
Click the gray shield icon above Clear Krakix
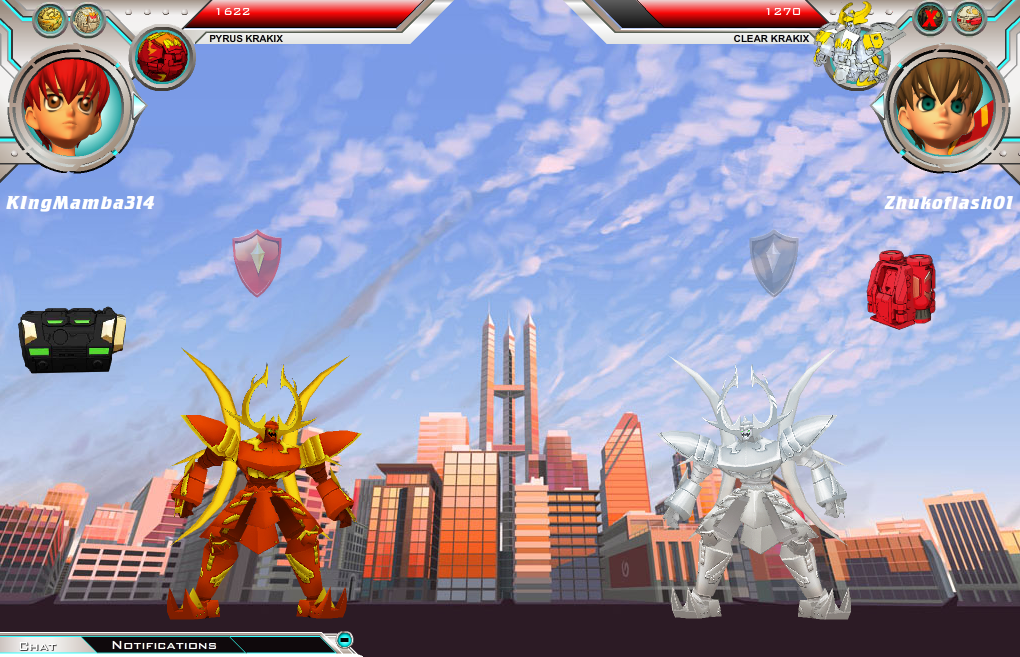point(774,262)
